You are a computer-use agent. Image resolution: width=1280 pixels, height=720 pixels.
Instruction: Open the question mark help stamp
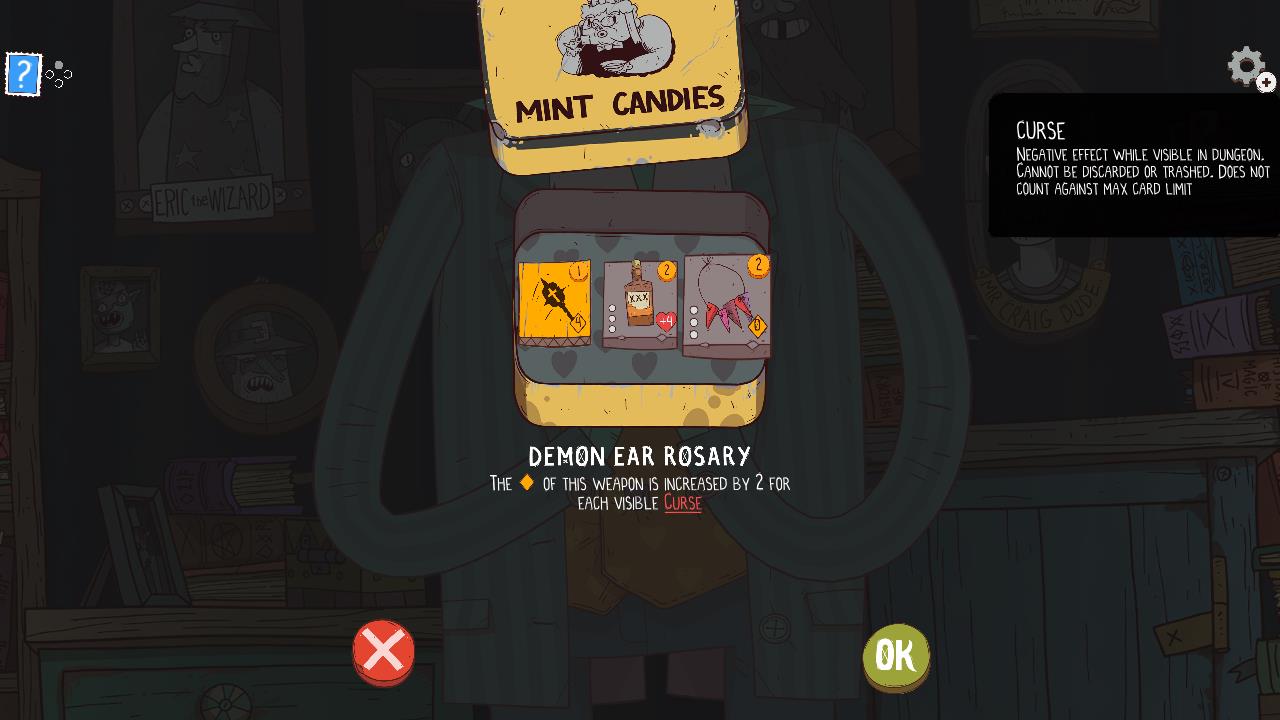[x=22, y=75]
